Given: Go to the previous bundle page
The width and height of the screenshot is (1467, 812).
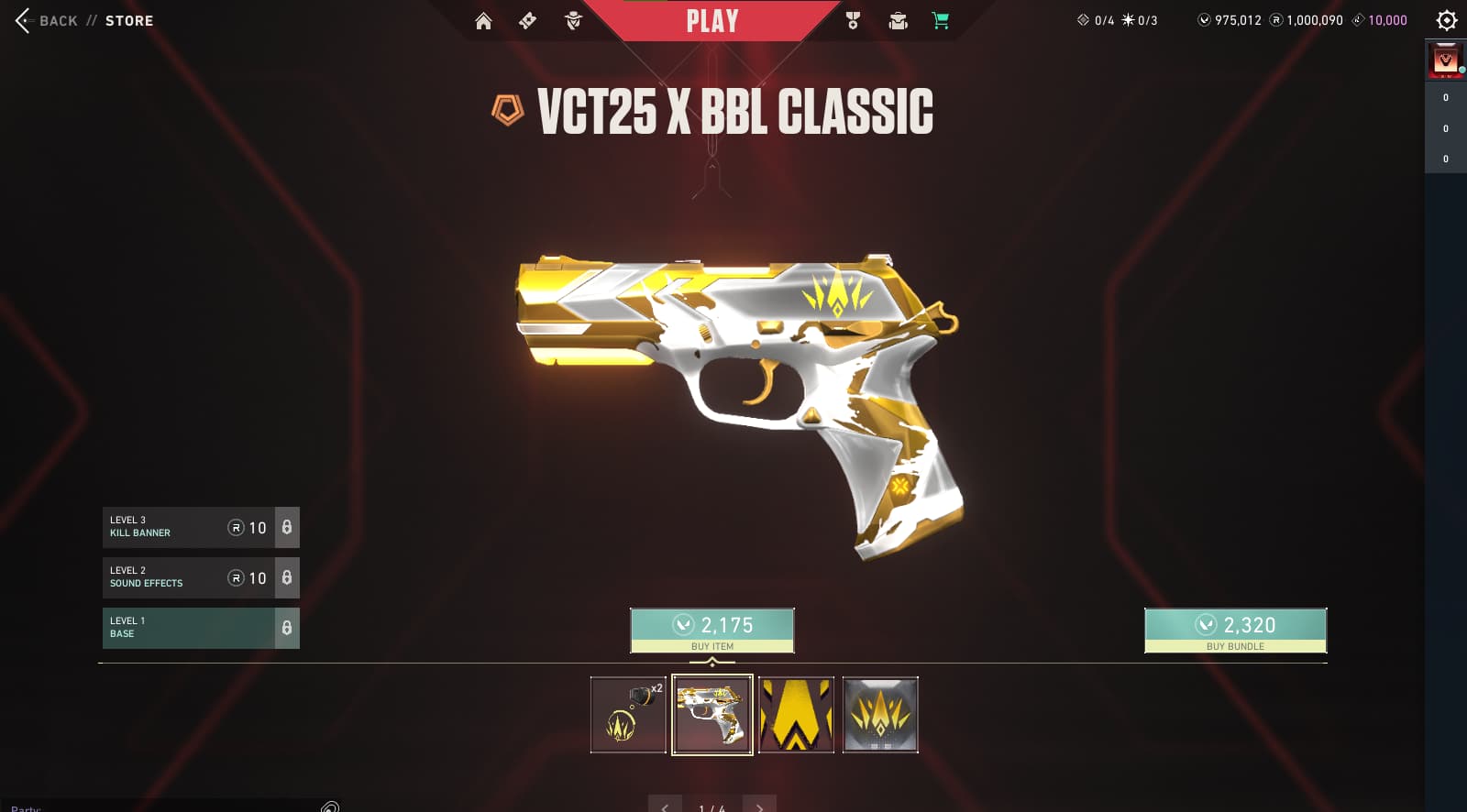Looking at the screenshot, I should (x=665, y=805).
